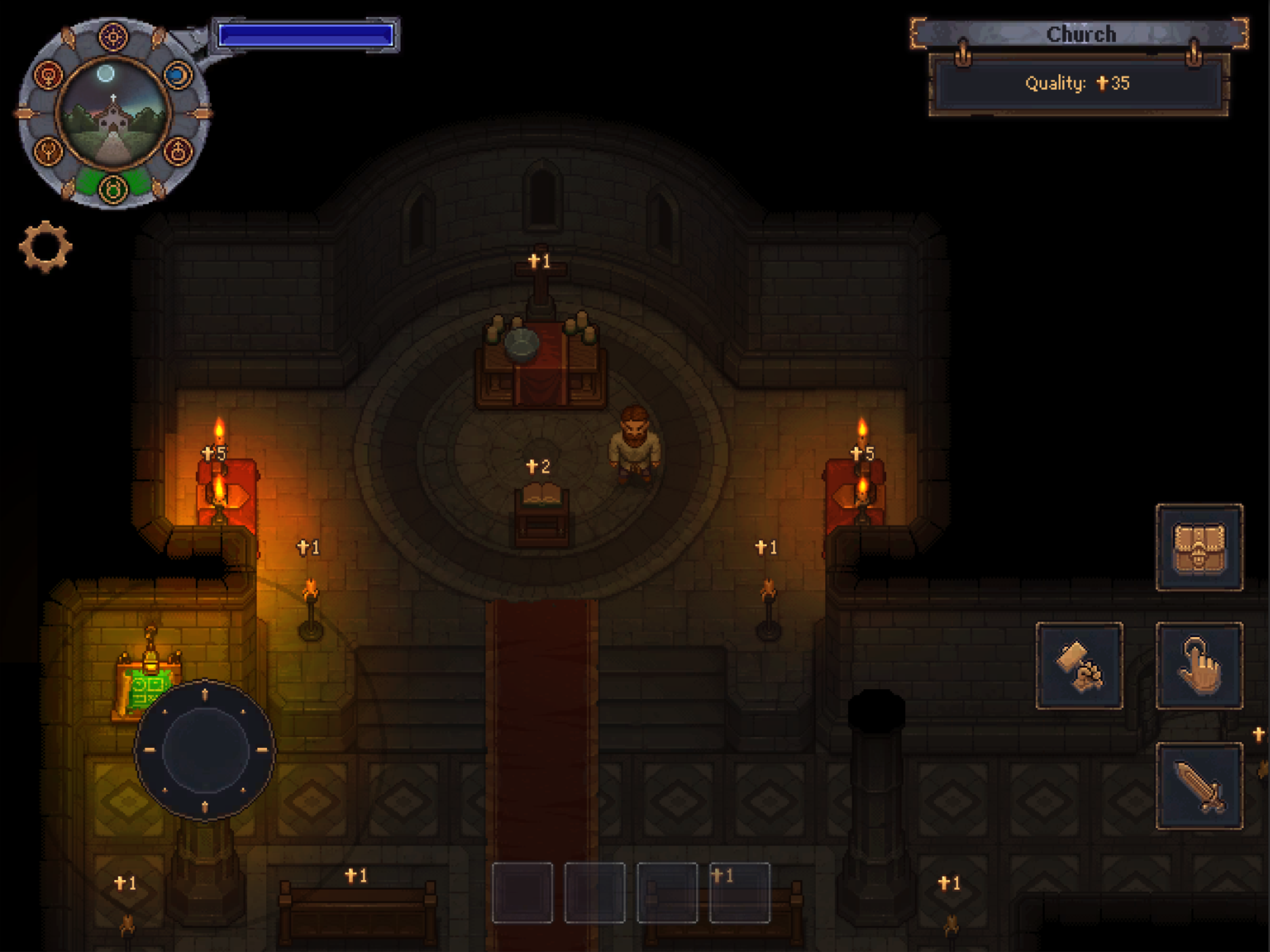Viewport: 1270px width, 952px height.
Task: Open the settings gear icon
Action: (x=46, y=246)
